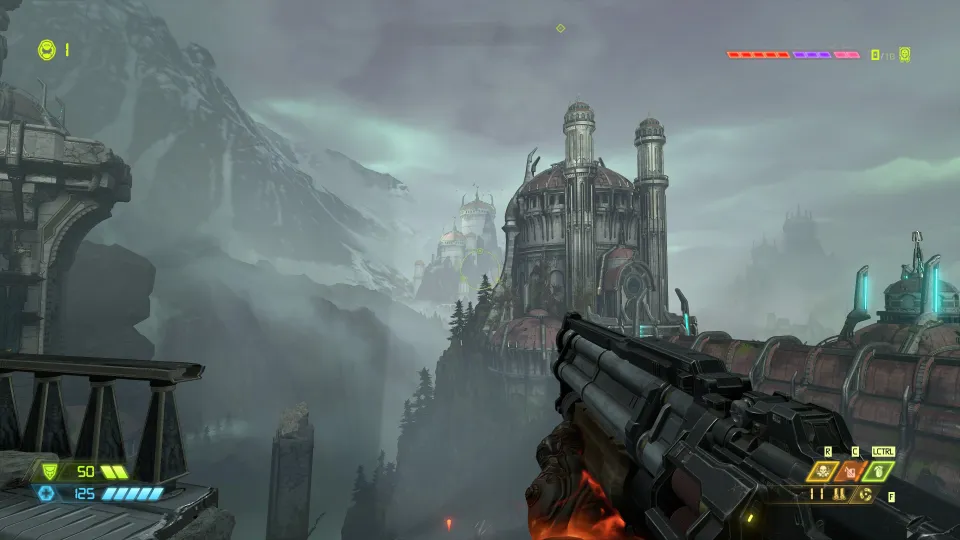Click the blue health cross icon
The height and width of the screenshot is (540, 960).
pos(46,493)
